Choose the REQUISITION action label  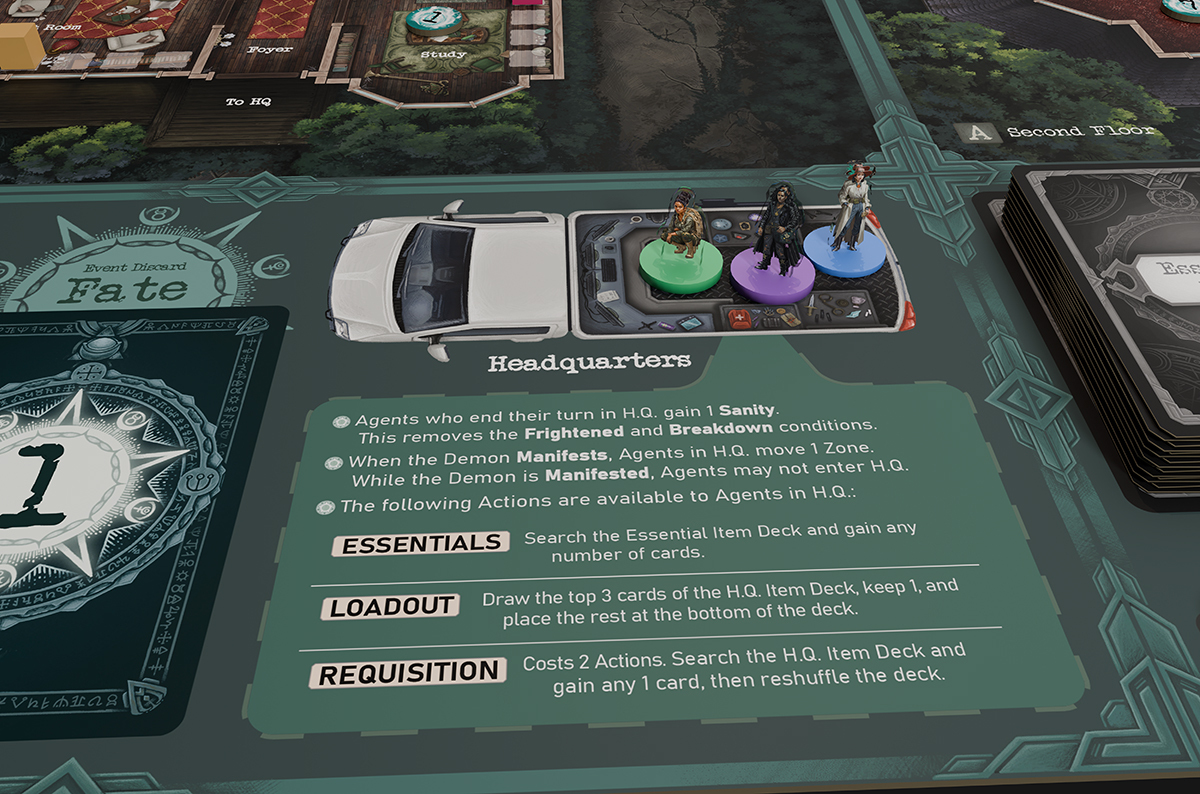coord(408,672)
